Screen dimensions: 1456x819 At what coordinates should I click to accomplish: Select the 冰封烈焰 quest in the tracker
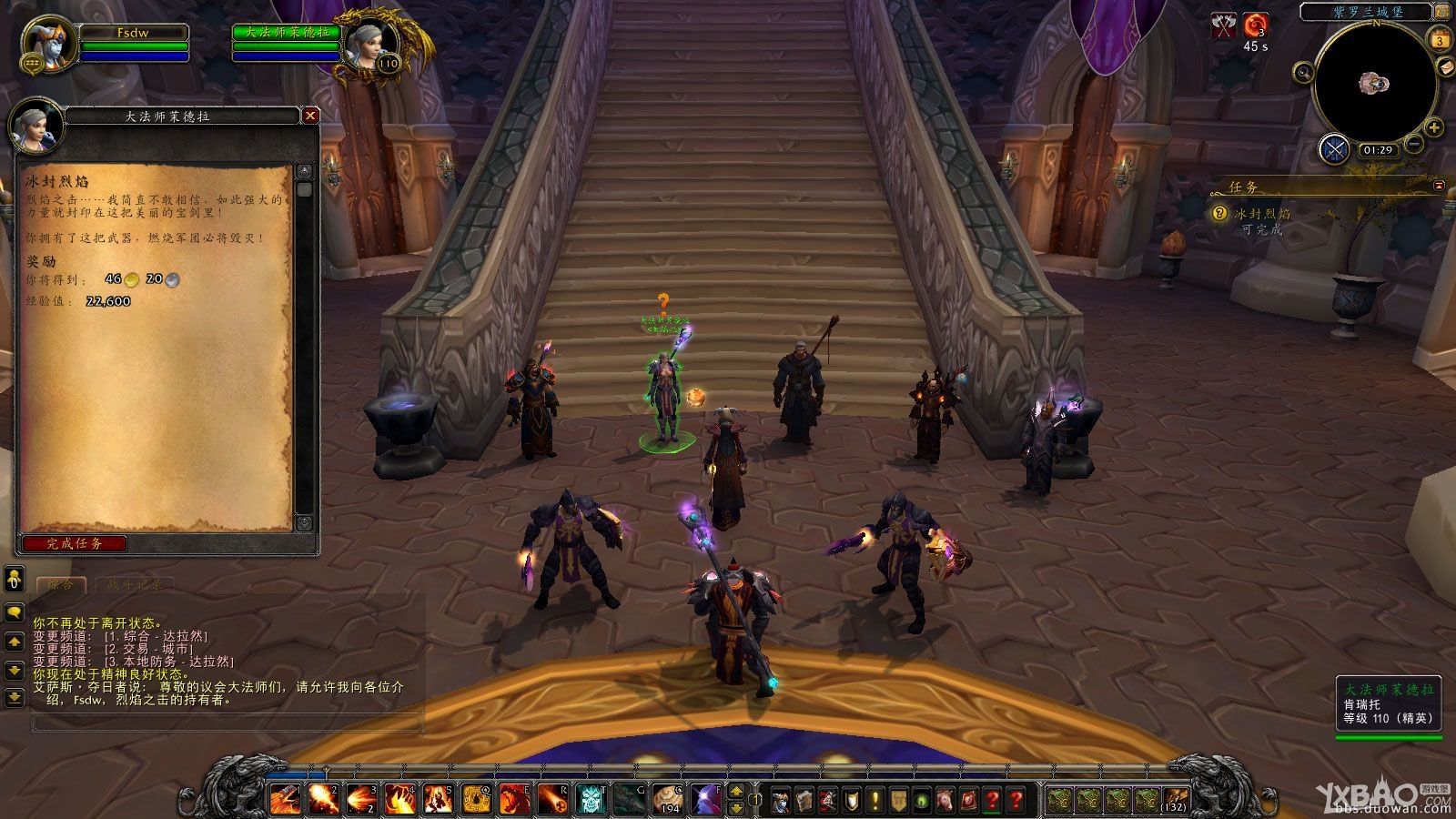(x=1261, y=214)
